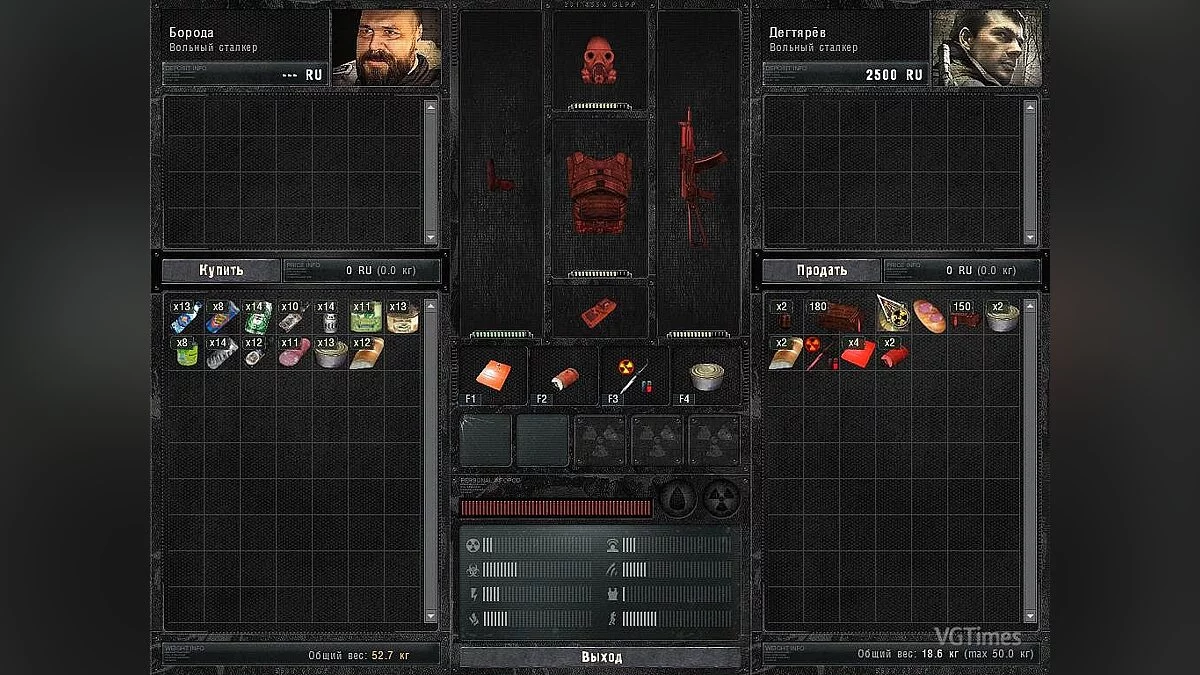Select the equipped pistol slot
Viewport: 1200px width, 675px height.
pos(500,175)
